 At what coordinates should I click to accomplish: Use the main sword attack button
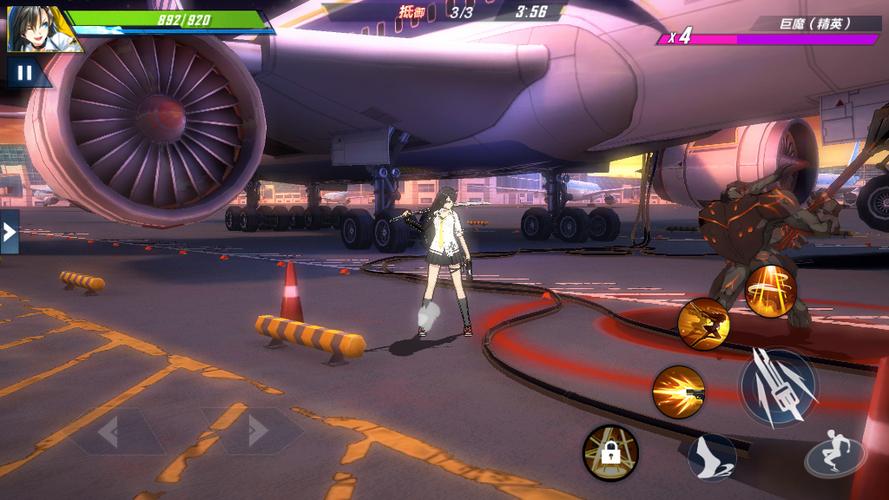[778, 388]
